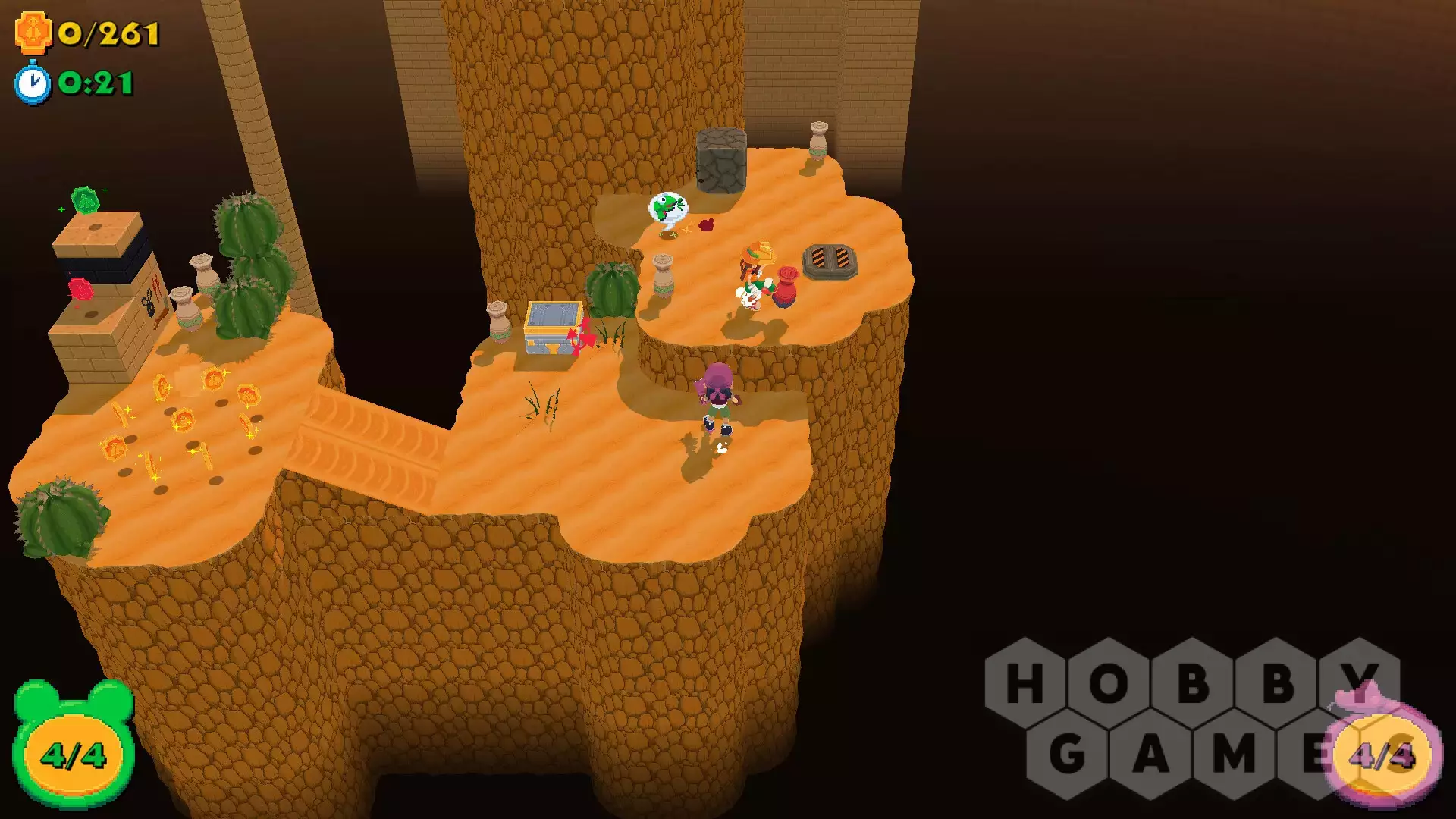The width and height of the screenshot is (1456, 819).
Task: Select the pink round player badge
Action: coord(1383,751)
